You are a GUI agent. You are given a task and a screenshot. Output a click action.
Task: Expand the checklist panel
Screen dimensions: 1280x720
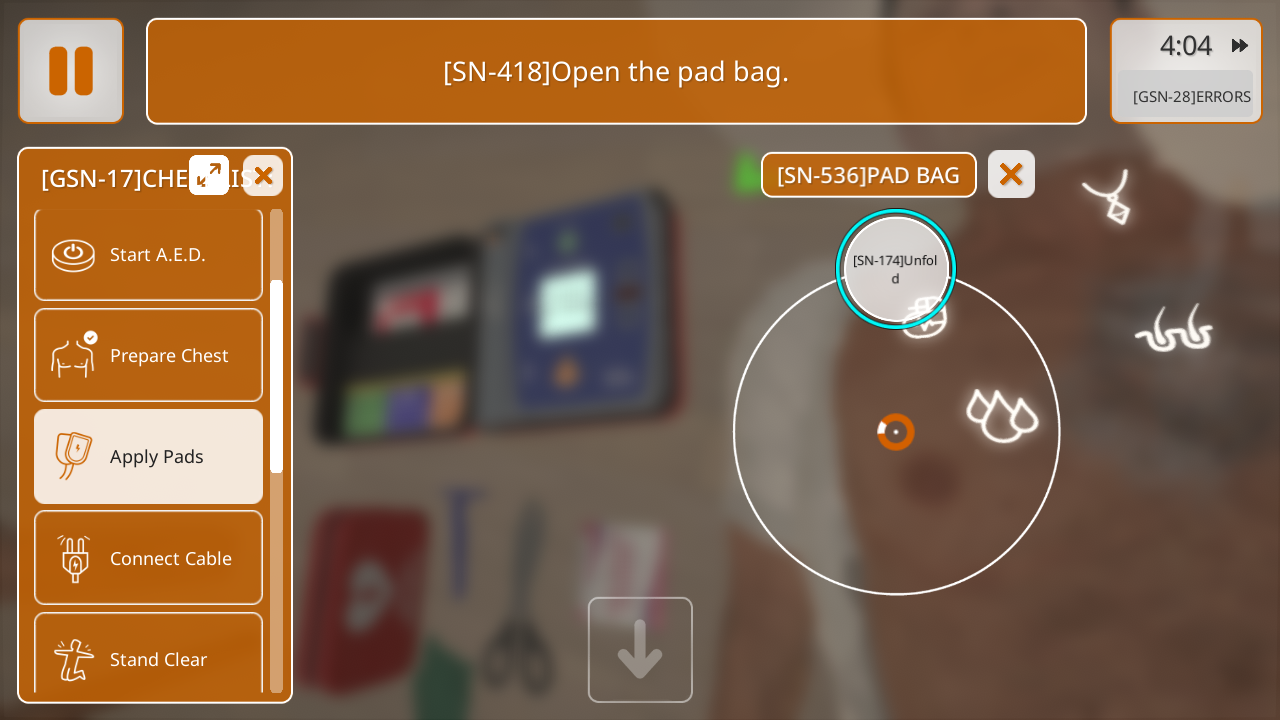click(x=209, y=175)
